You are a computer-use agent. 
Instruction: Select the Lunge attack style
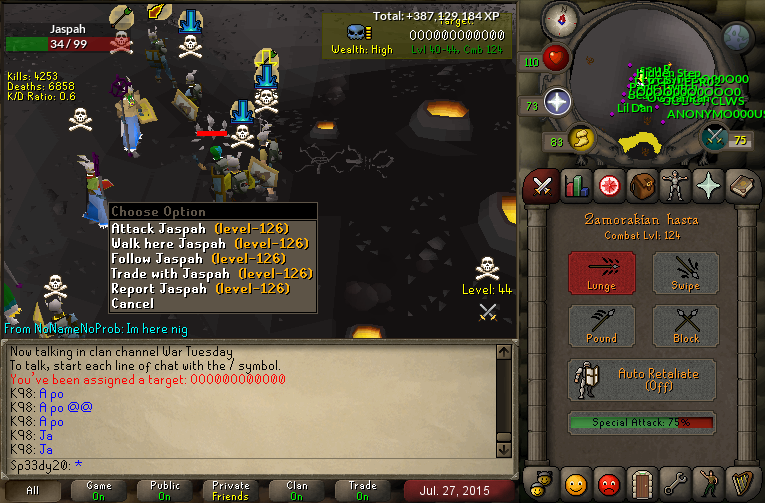tap(601, 273)
